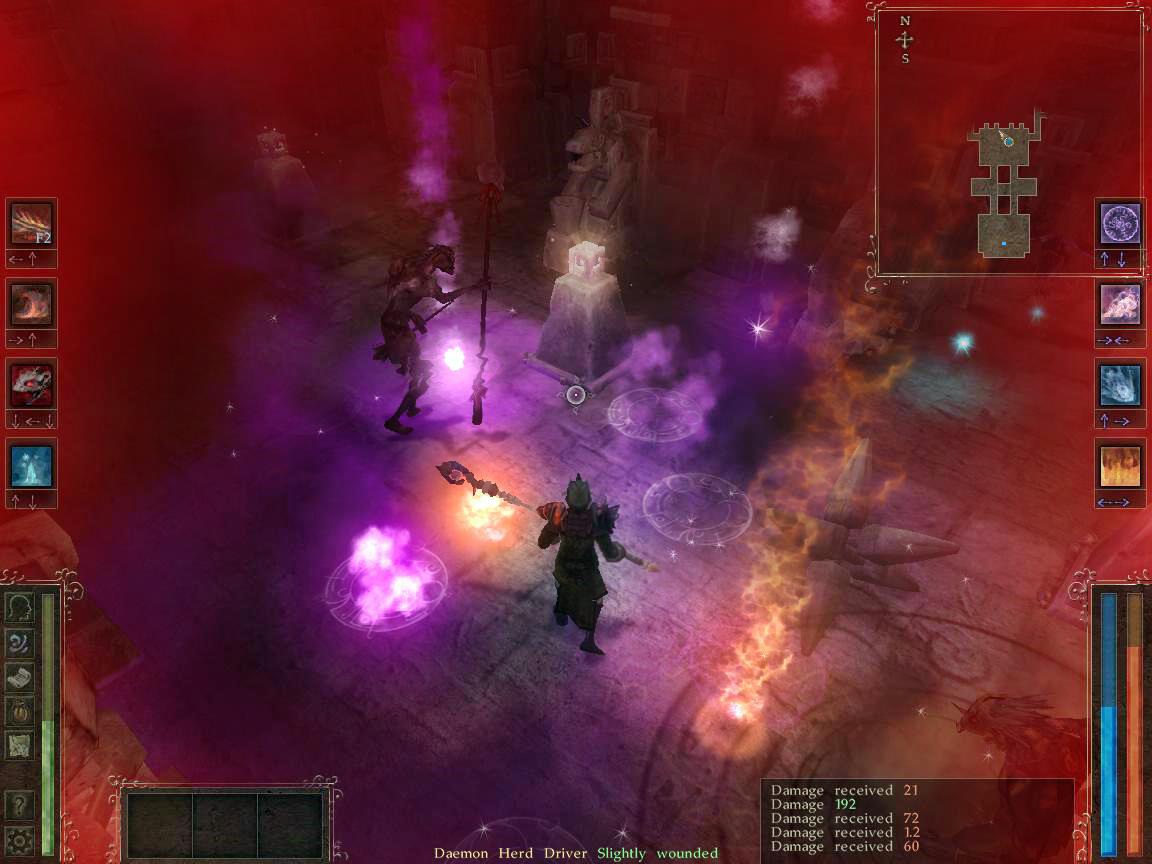Cast the wall of flames spell

(x=1119, y=464)
